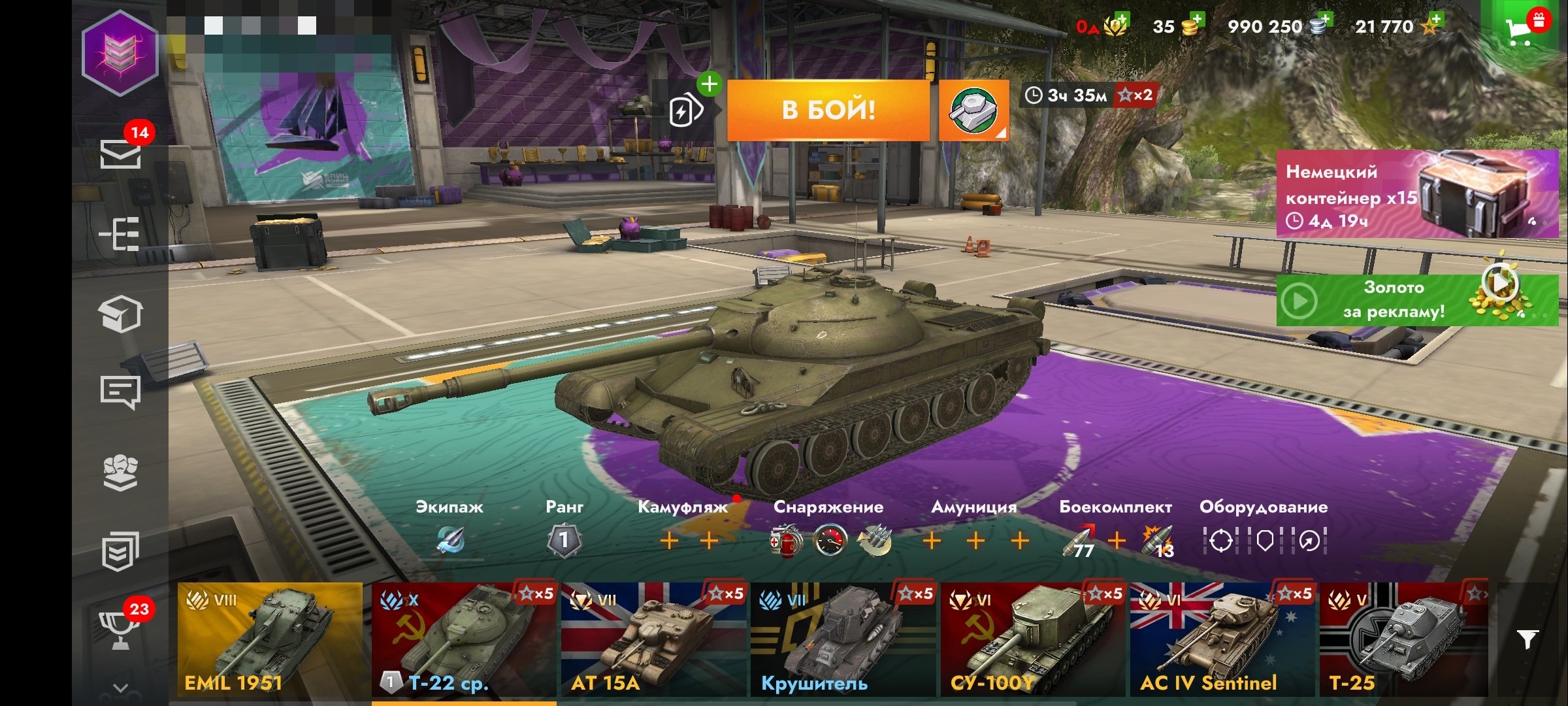Pick the СУ-100Y tank

tap(1032, 639)
